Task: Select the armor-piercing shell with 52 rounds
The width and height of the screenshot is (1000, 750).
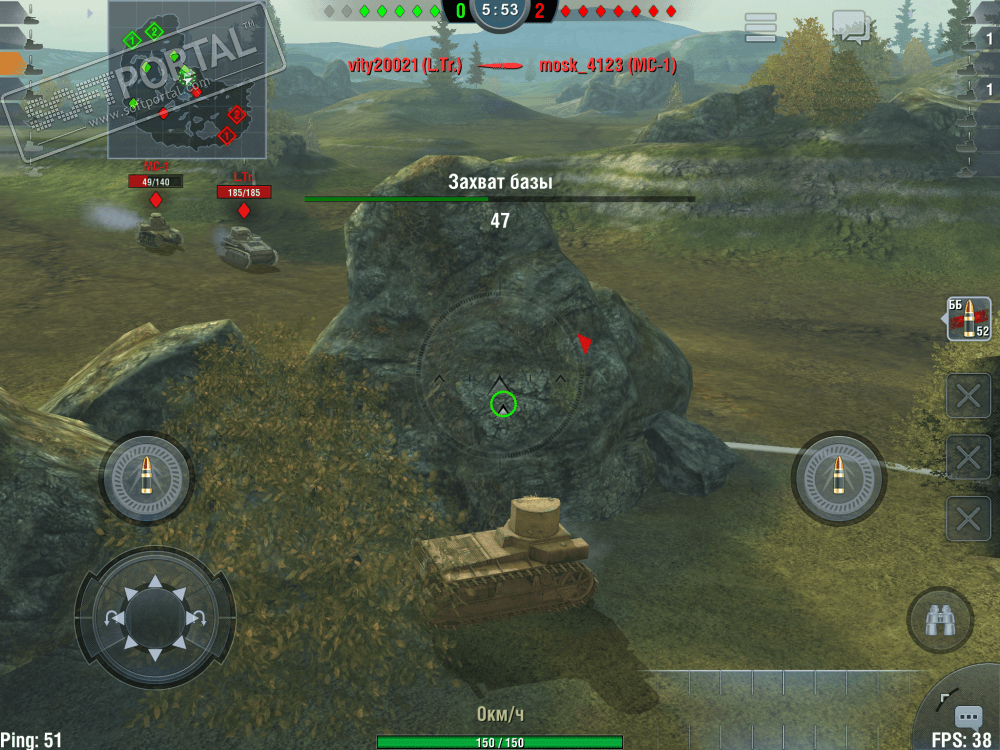Action: click(x=968, y=319)
